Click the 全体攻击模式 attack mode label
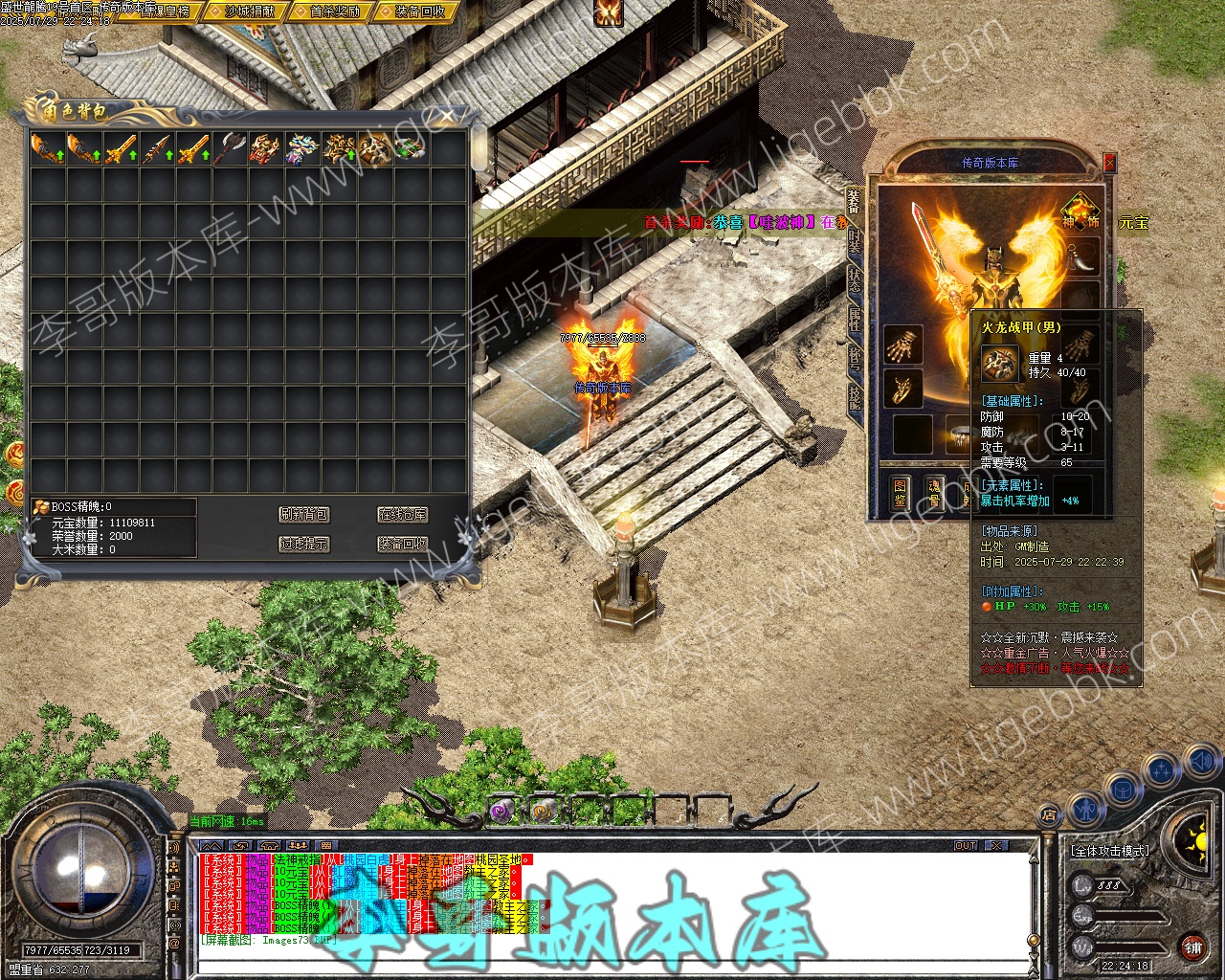The image size is (1225, 980). point(1109,850)
